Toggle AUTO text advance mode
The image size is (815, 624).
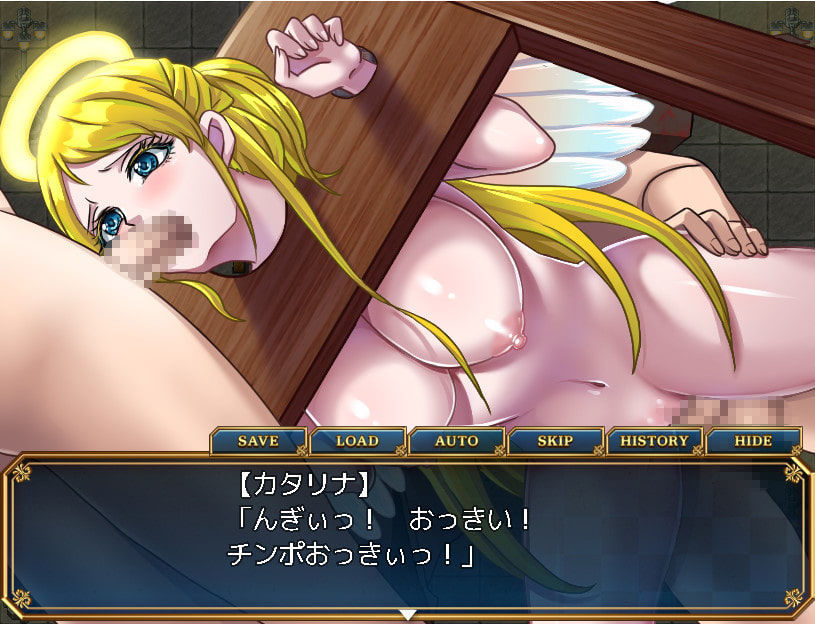click(x=456, y=441)
